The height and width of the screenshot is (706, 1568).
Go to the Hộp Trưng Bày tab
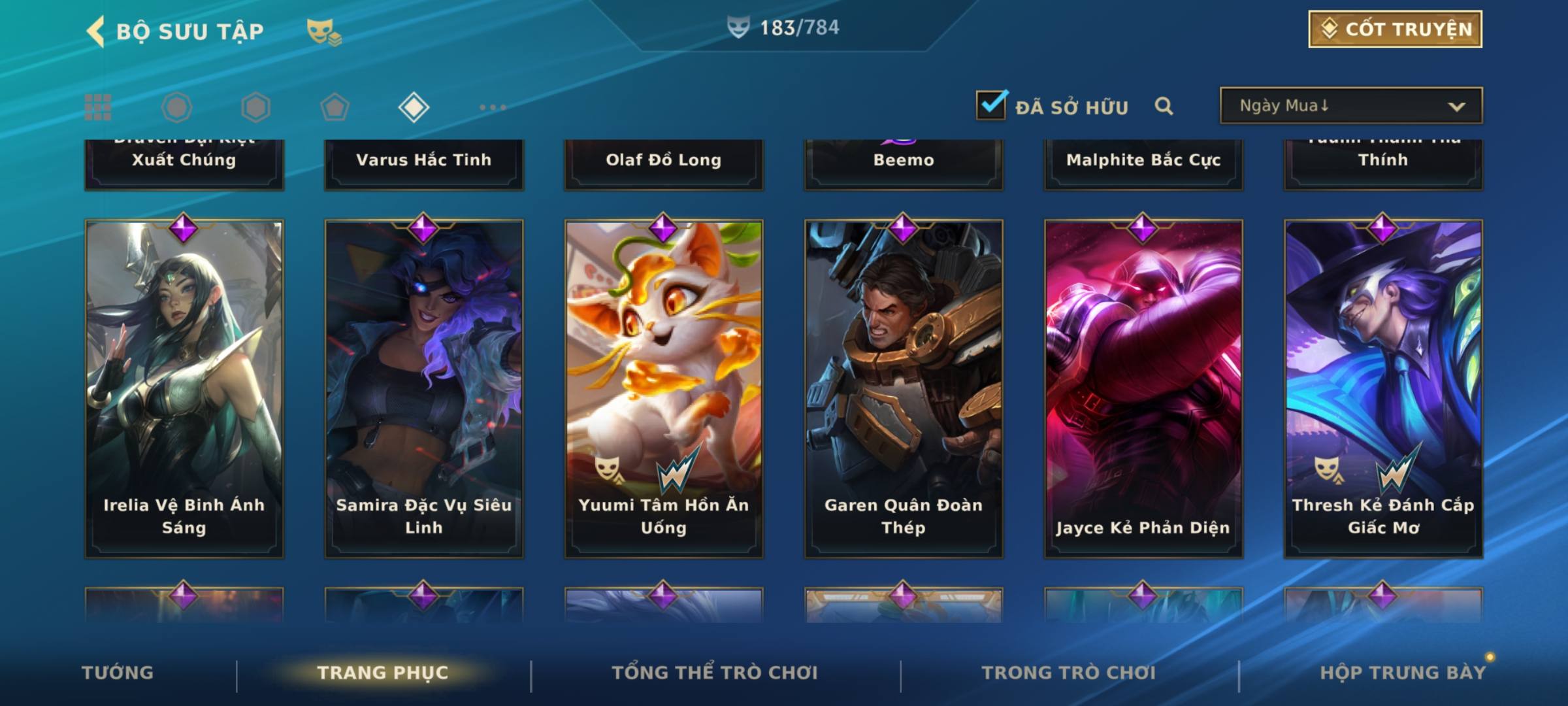[1403, 673]
